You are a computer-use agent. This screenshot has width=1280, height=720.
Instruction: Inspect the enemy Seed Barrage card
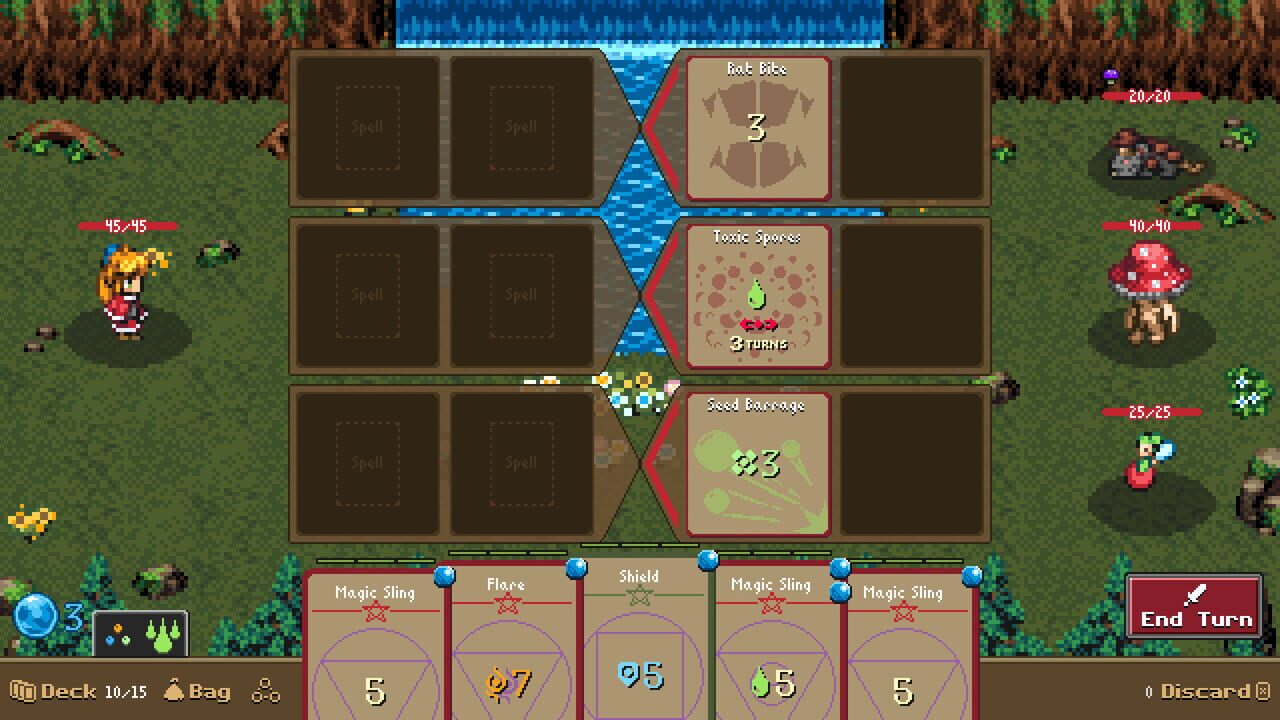(757, 463)
